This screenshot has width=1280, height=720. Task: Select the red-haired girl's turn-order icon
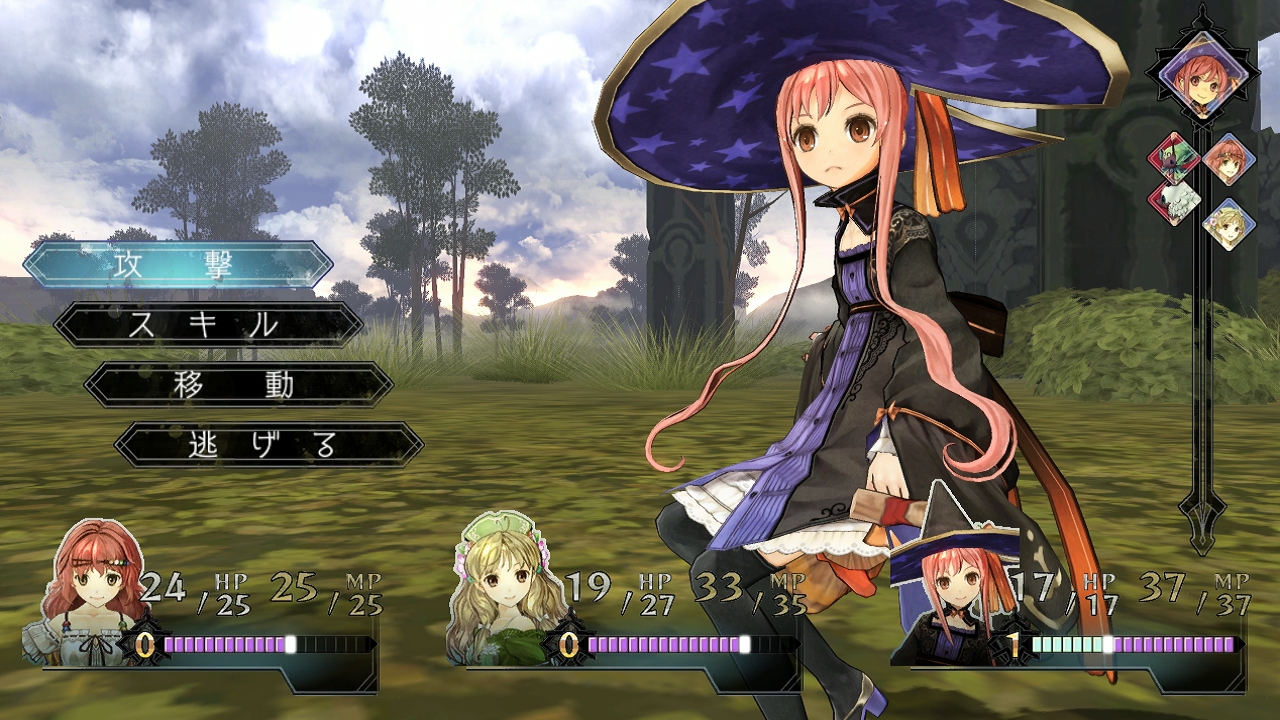coord(1228,158)
